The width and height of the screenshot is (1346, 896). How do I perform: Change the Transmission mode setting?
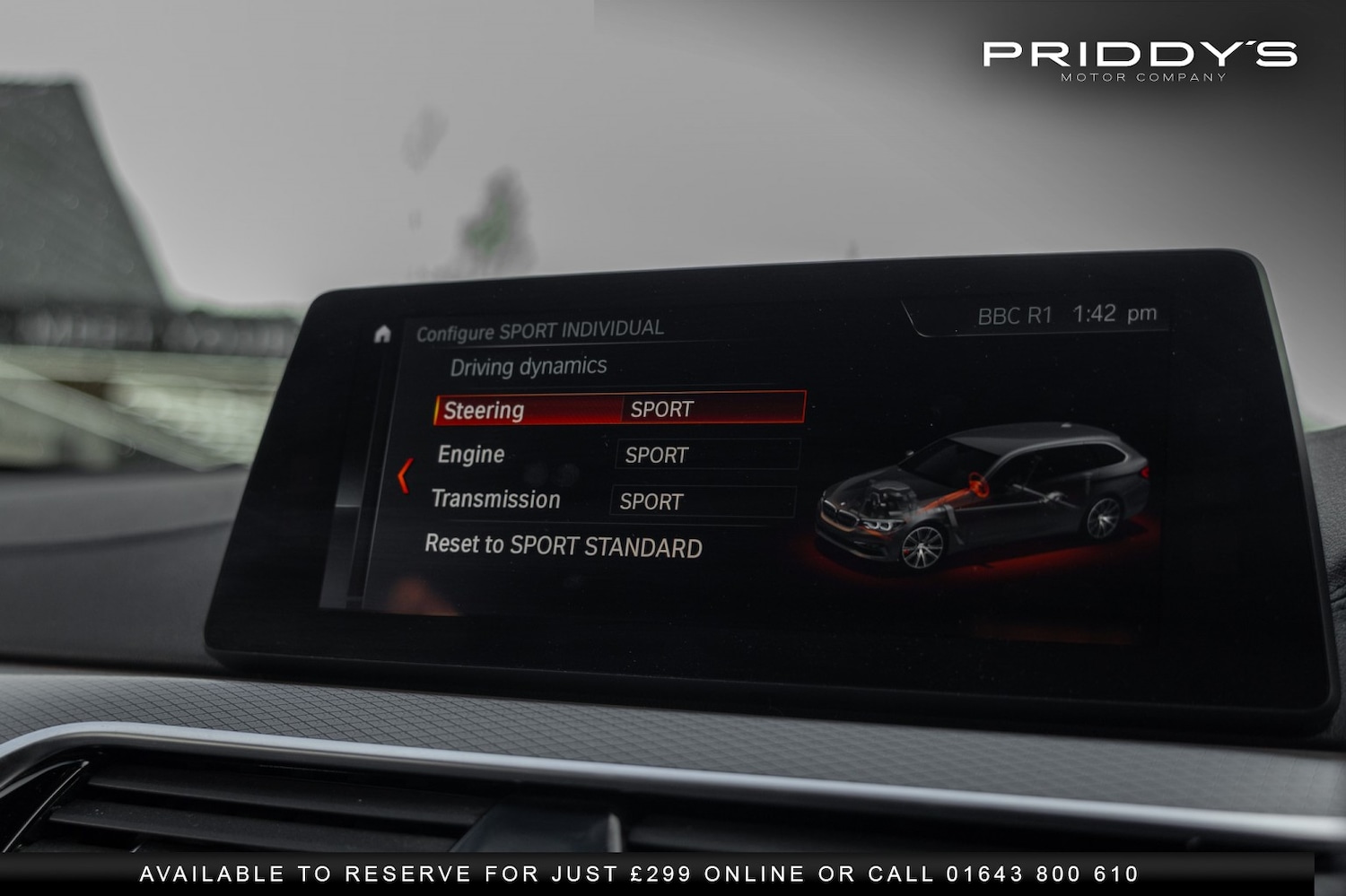coord(702,501)
